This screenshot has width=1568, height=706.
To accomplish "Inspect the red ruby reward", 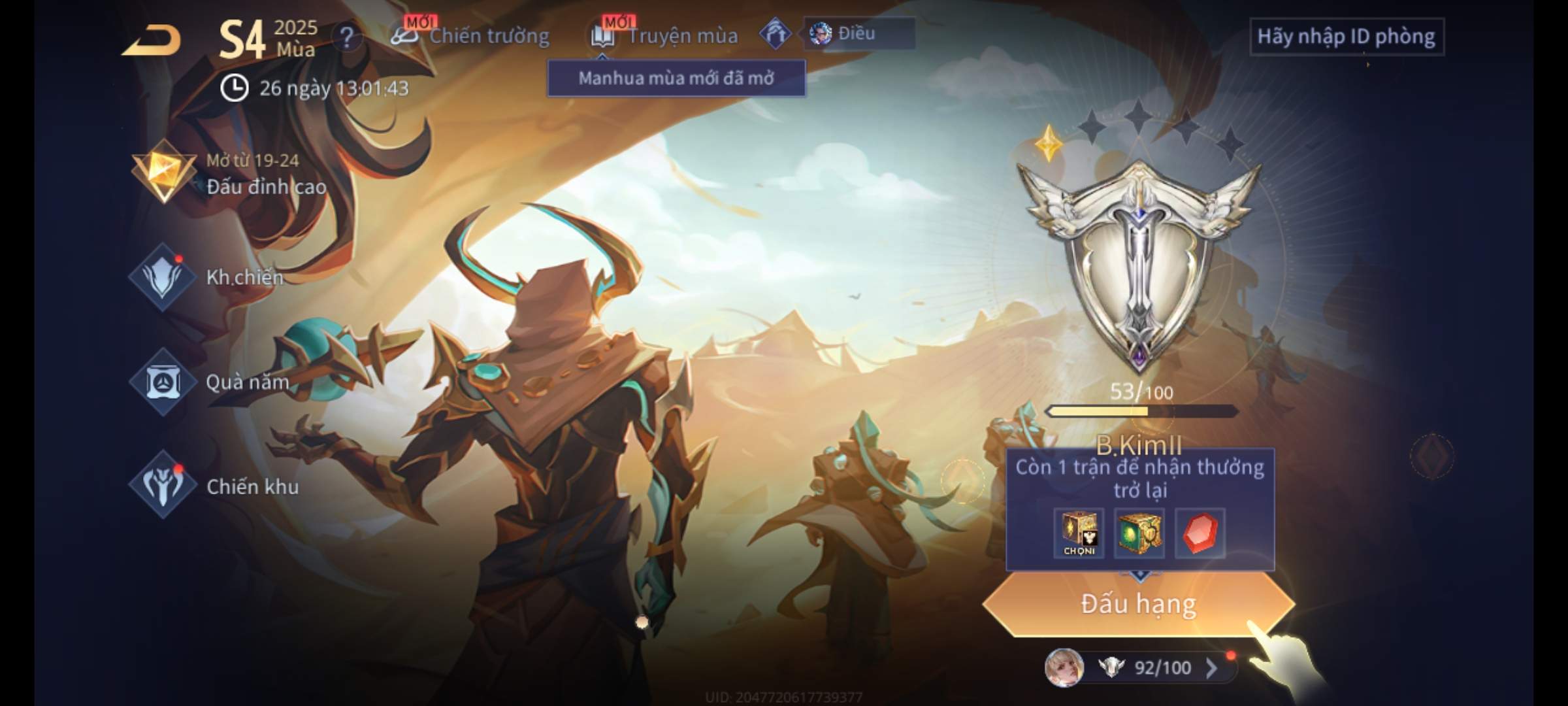I will click(1200, 533).
